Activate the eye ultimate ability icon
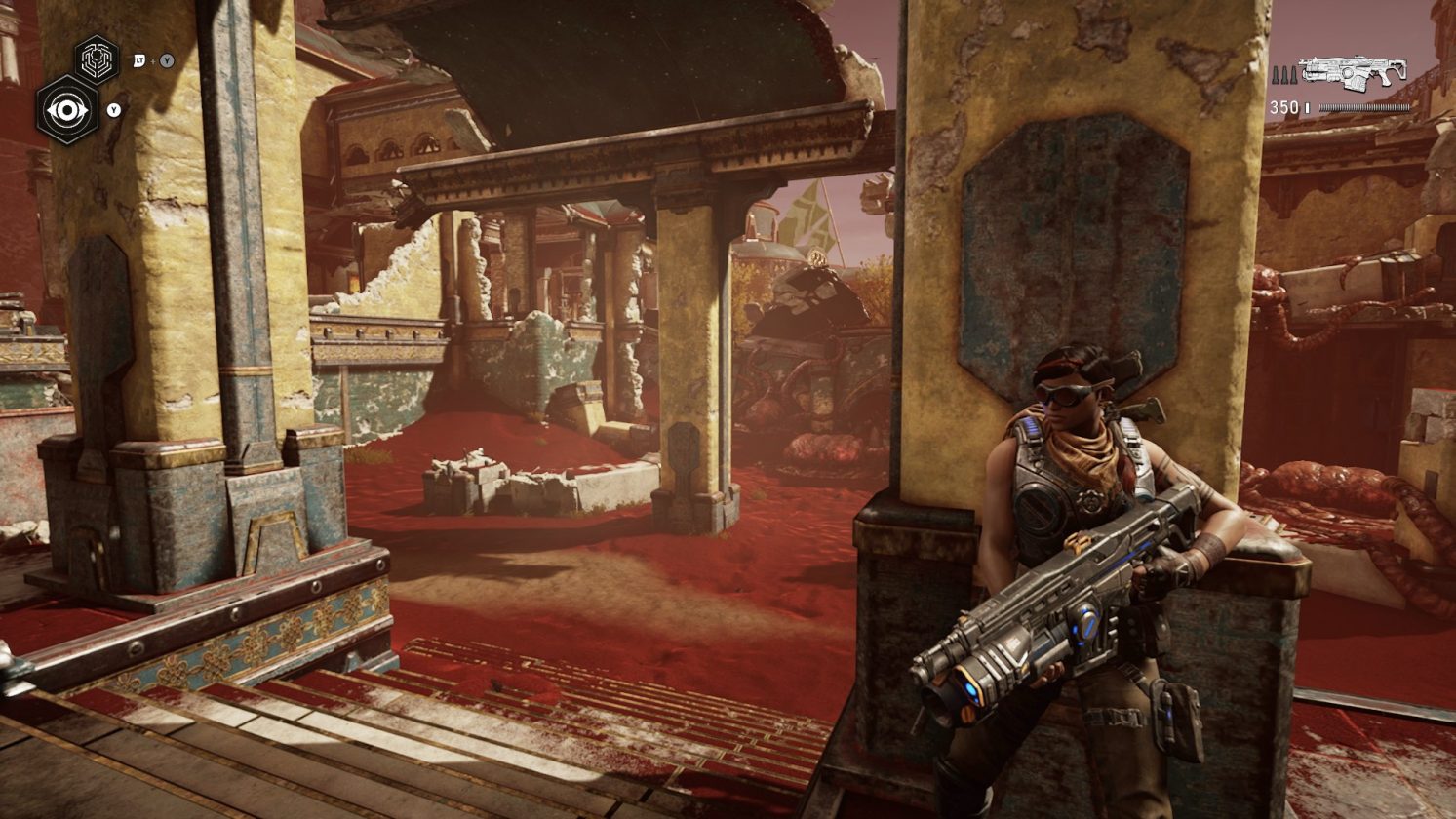Screen dimensions: 1456x819 (x=66, y=109)
